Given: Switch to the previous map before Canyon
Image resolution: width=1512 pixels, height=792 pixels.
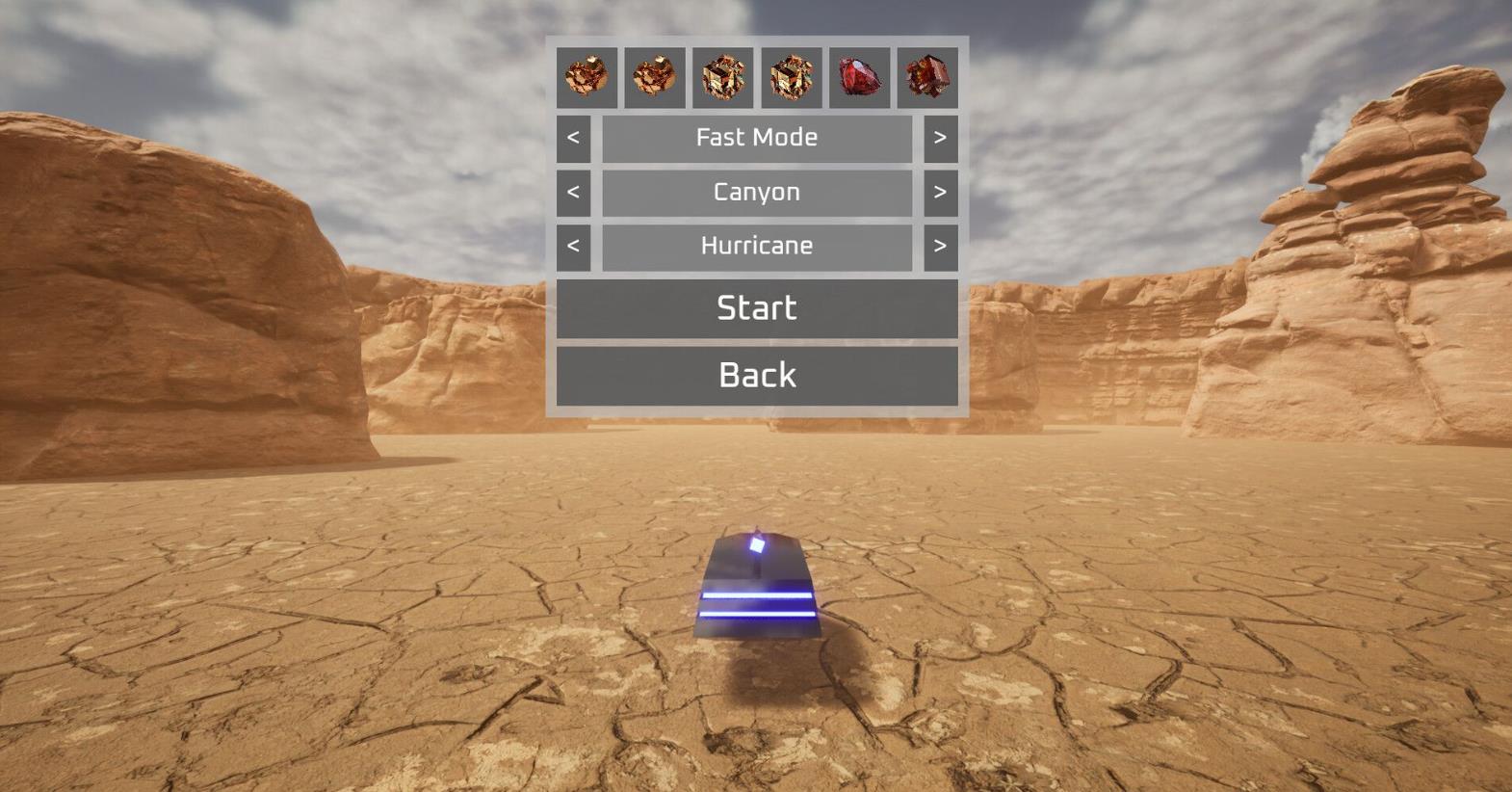Looking at the screenshot, I should click(x=573, y=192).
